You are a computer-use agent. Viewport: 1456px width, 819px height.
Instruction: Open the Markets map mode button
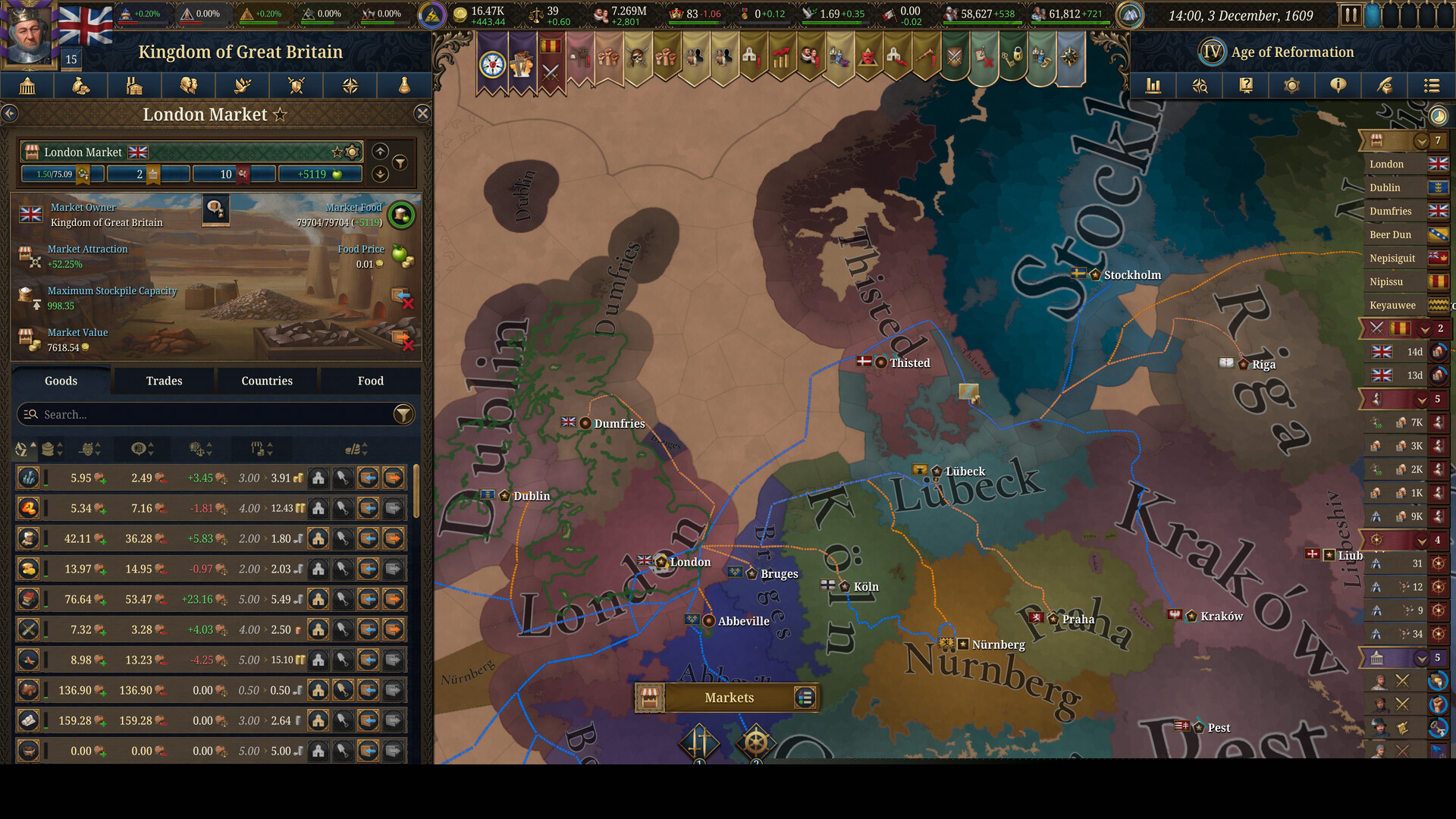[728, 698]
